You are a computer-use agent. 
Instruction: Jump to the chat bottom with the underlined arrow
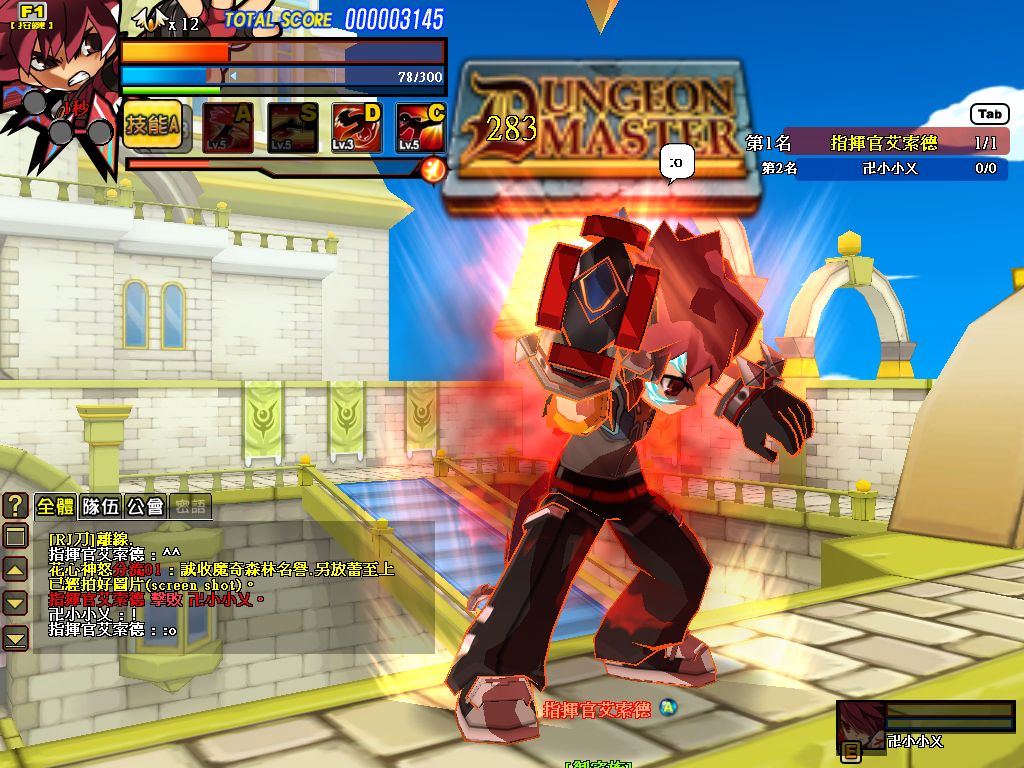tap(15, 637)
